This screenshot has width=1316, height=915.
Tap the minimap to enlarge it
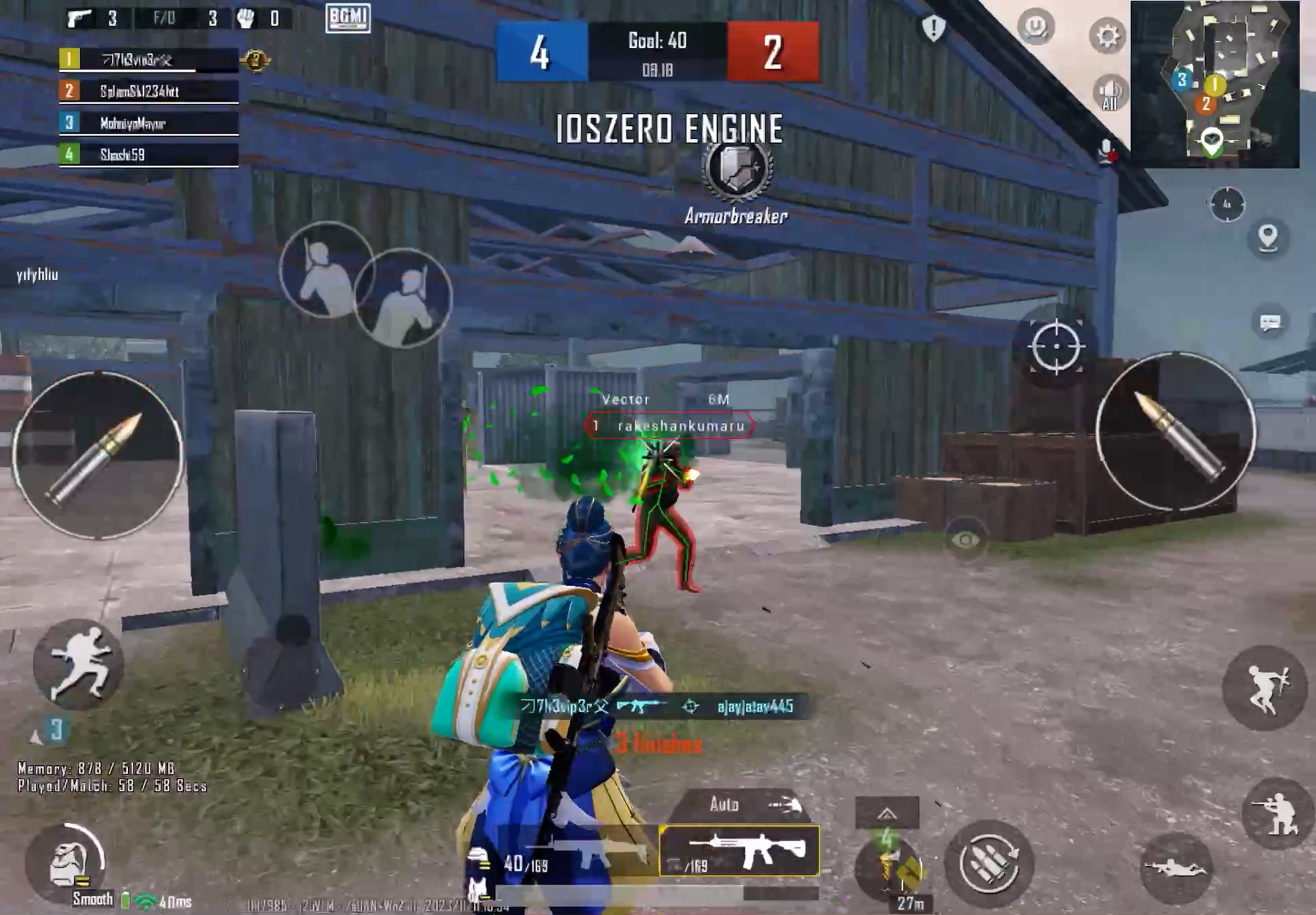[1215, 84]
